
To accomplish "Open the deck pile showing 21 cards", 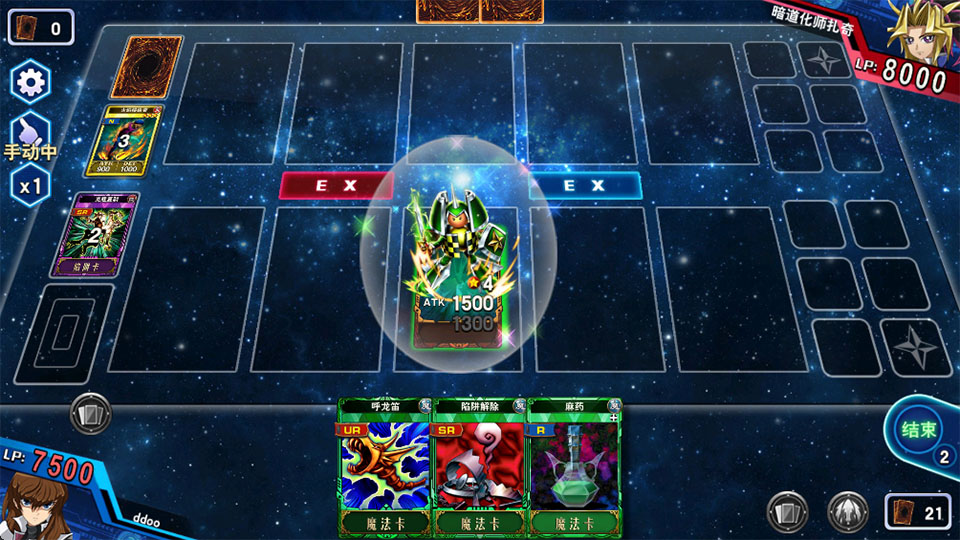I will point(917,512).
